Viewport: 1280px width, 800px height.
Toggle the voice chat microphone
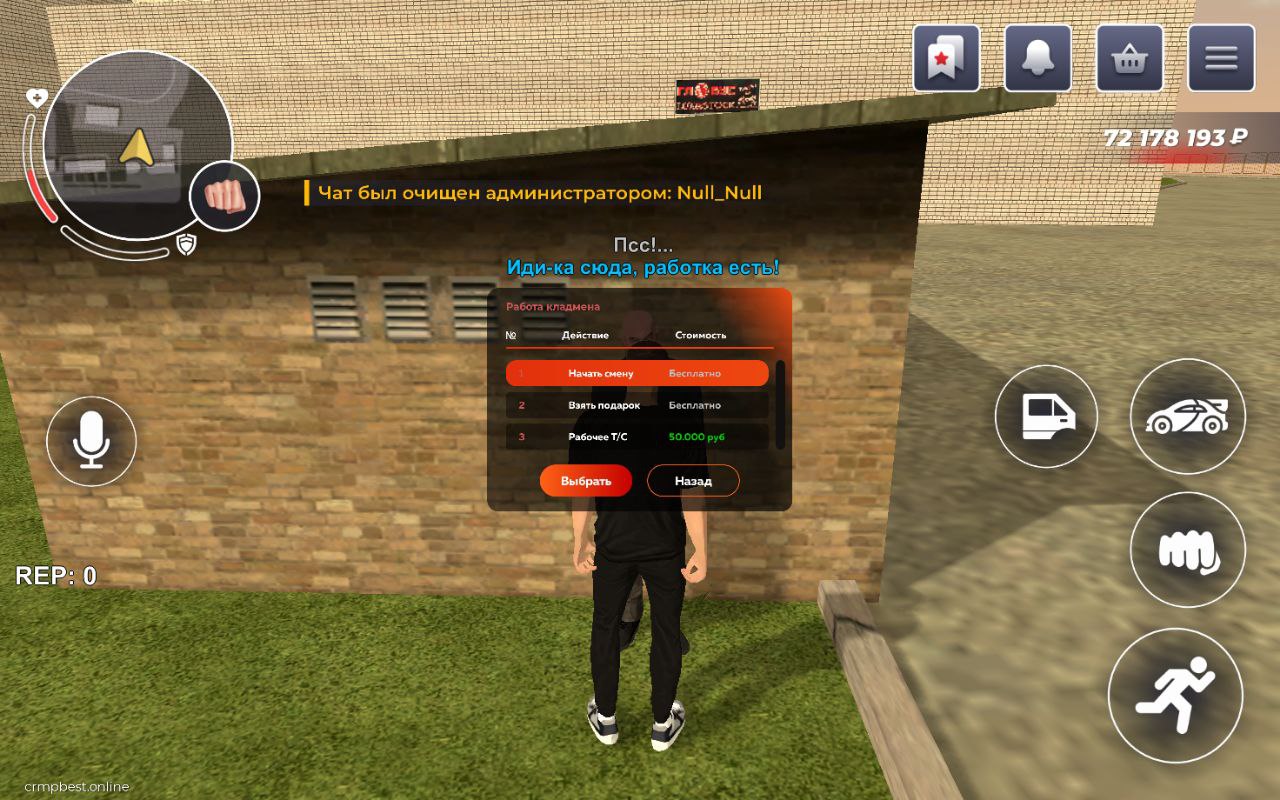(92, 440)
